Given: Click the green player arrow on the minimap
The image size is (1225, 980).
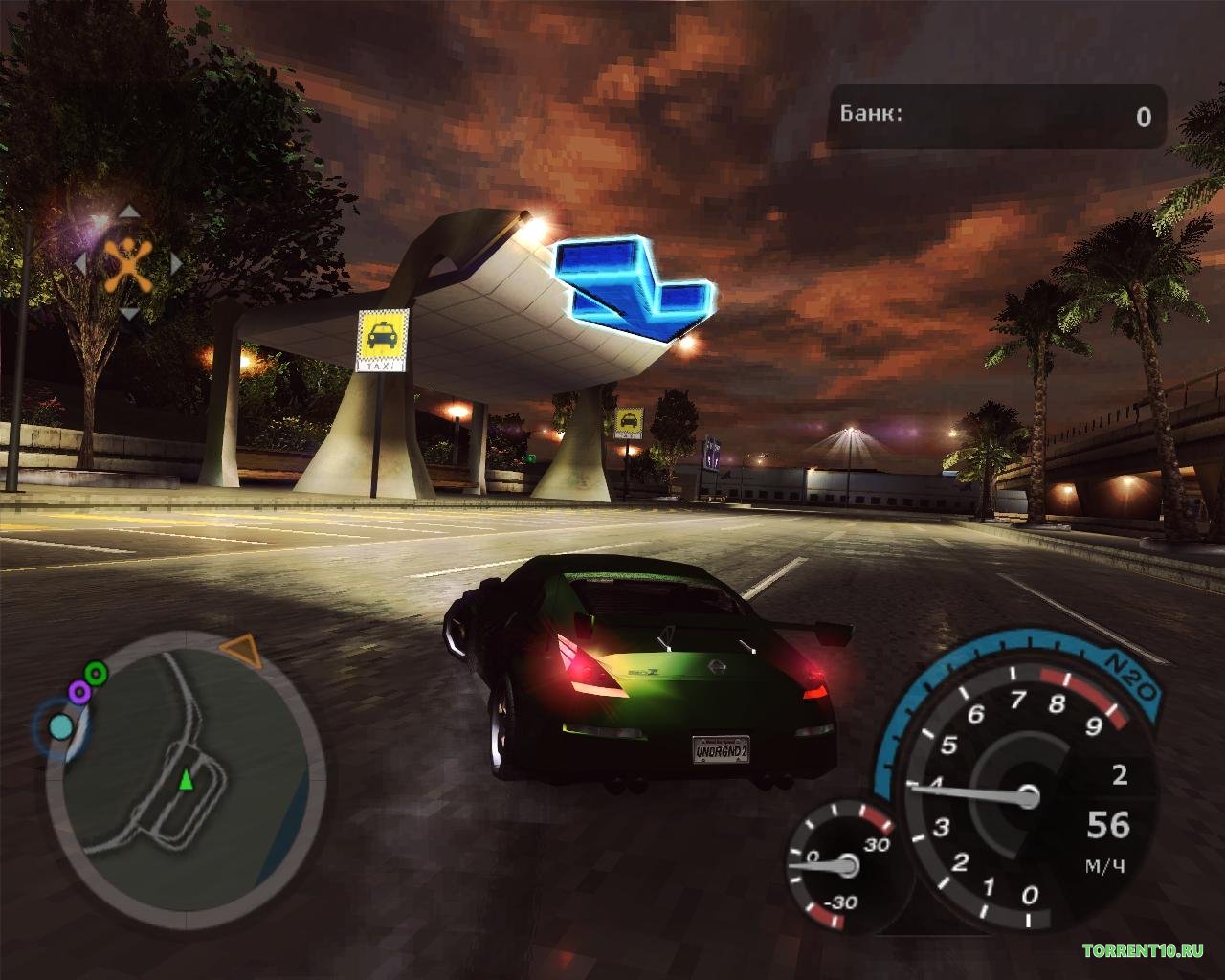Looking at the screenshot, I should coord(186,781).
